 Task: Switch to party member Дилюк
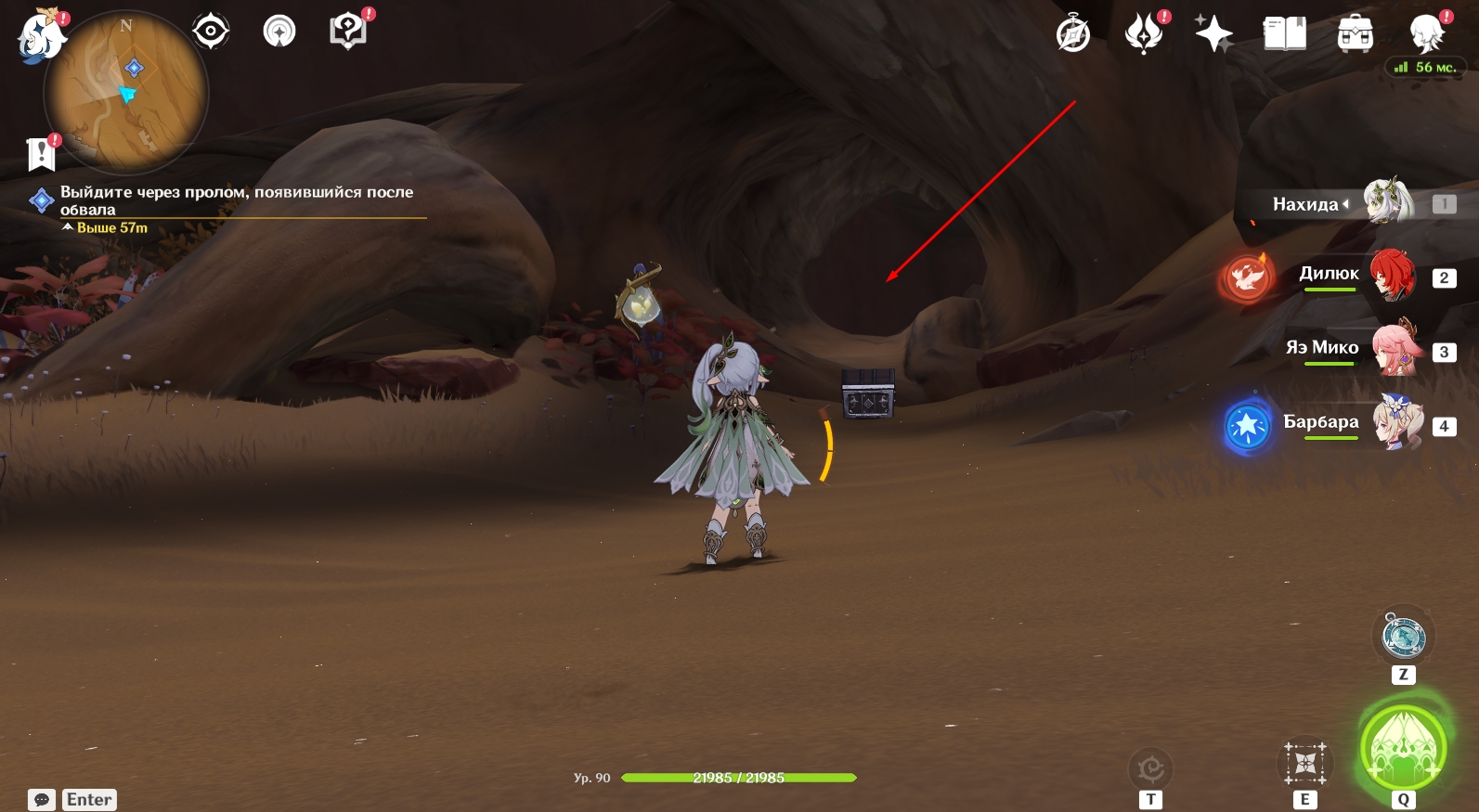point(1392,275)
